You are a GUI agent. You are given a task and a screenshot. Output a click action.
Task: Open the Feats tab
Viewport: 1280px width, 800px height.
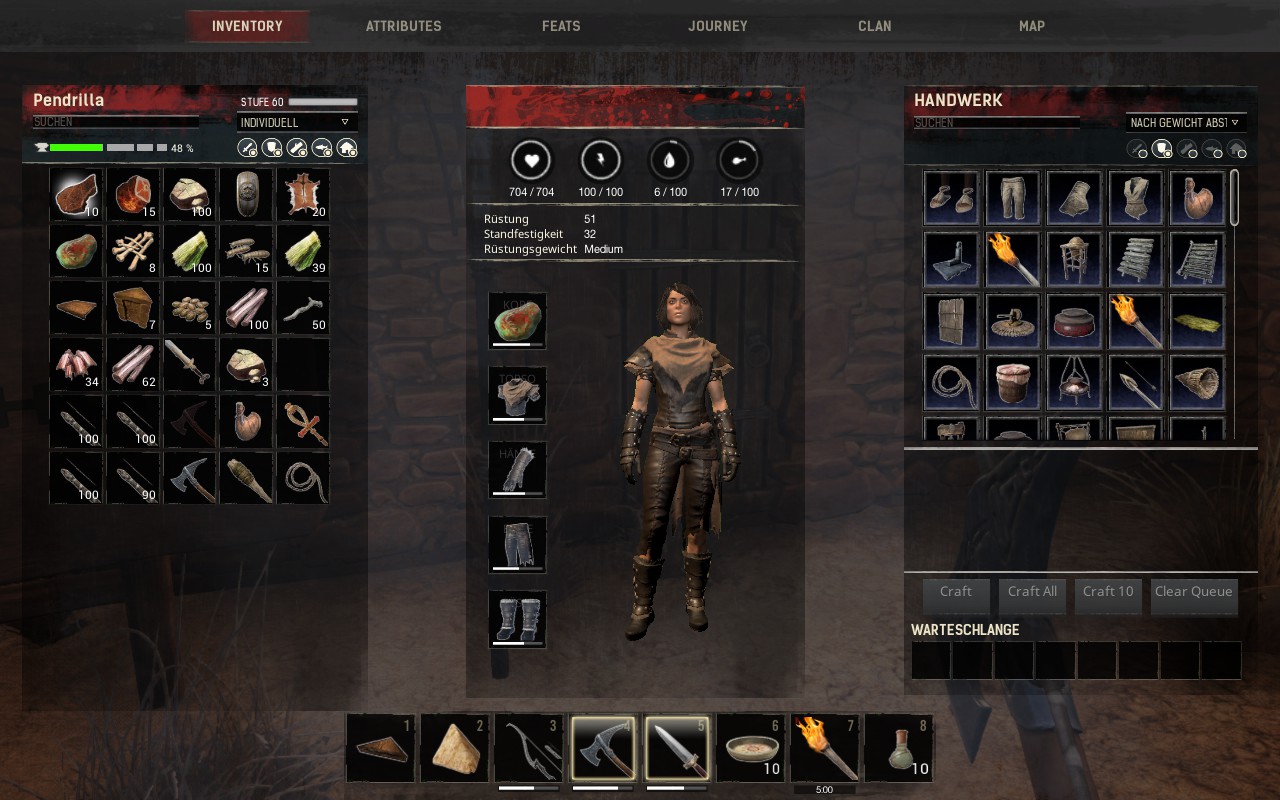(x=561, y=26)
